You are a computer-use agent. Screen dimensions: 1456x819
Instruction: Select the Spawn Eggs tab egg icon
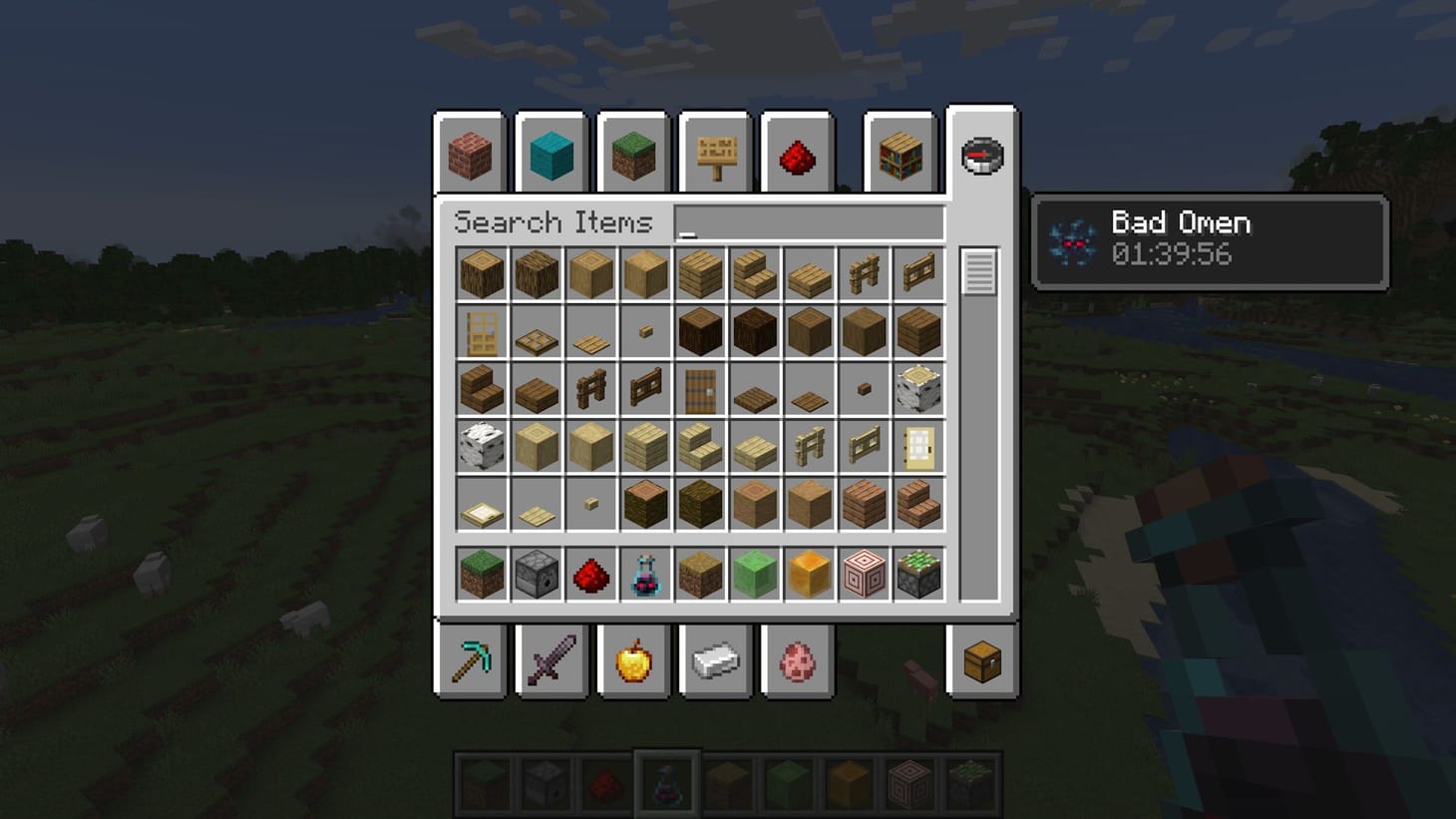coord(797,658)
